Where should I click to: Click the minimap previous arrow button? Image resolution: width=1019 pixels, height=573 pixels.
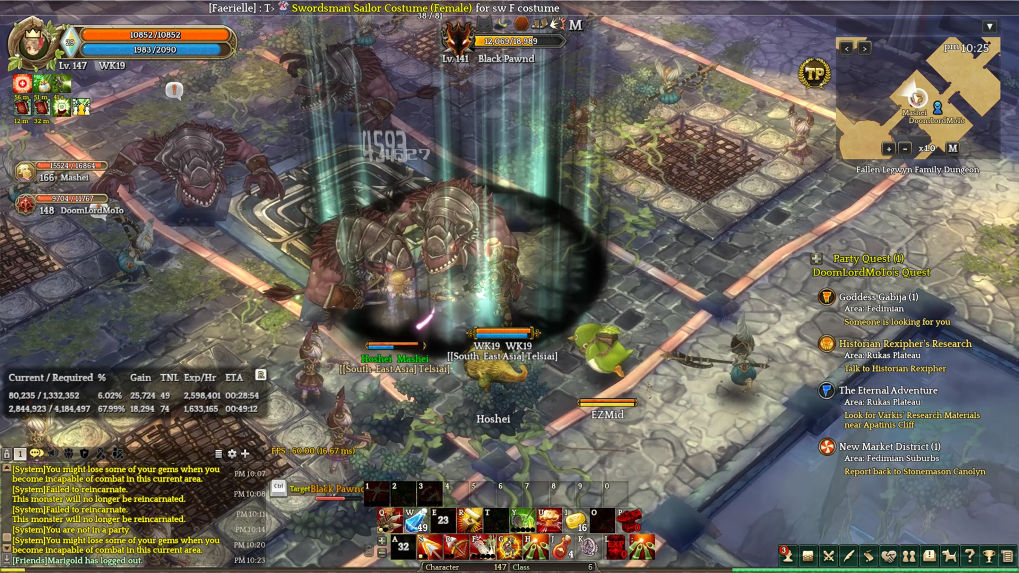click(846, 47)
